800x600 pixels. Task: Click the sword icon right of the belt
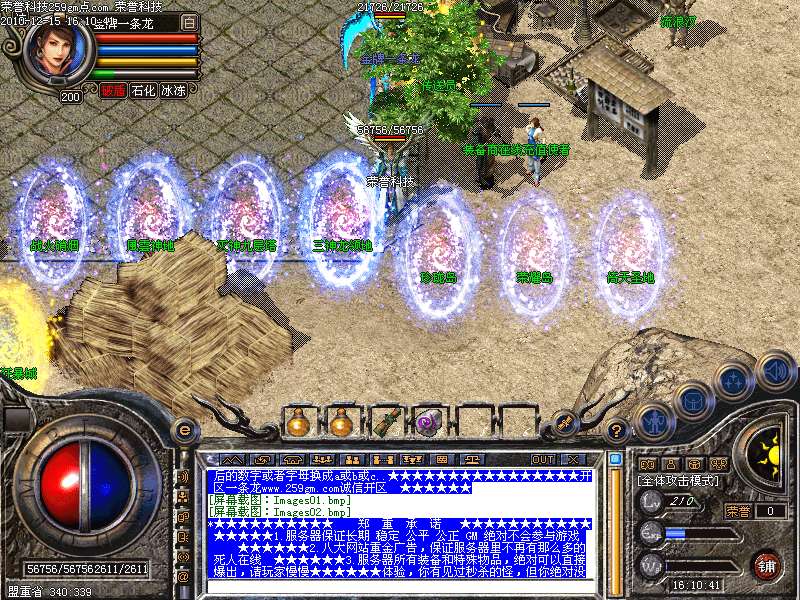pyautogui.click(x=564, y=423)
